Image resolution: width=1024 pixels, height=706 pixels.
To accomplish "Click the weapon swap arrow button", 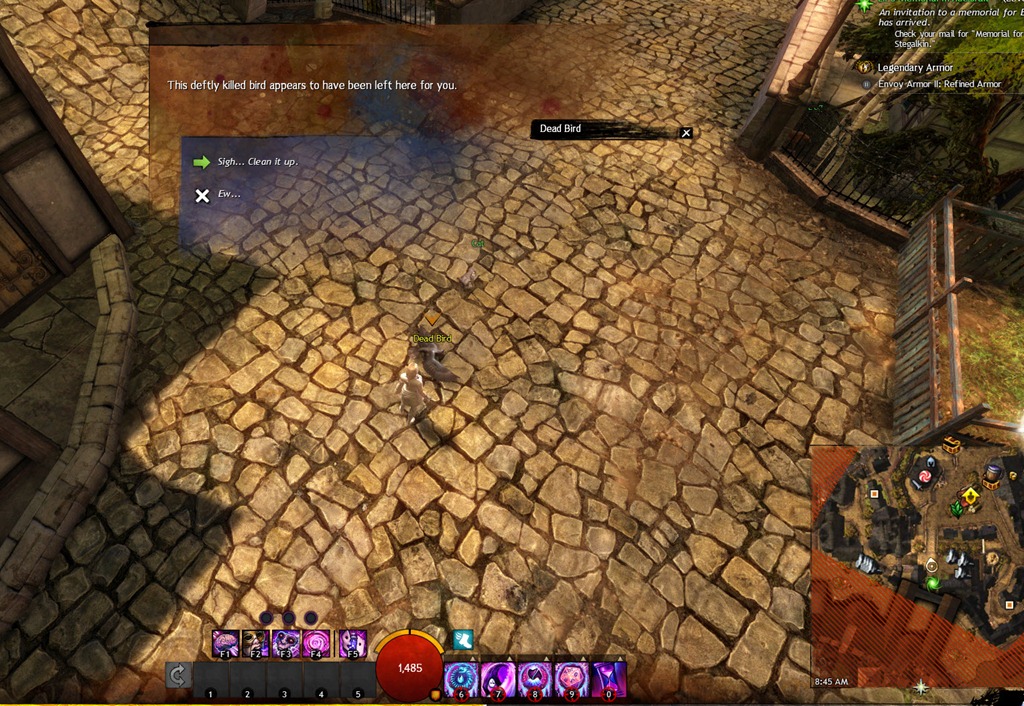I will pyautogui.click(x=178, y=675).
